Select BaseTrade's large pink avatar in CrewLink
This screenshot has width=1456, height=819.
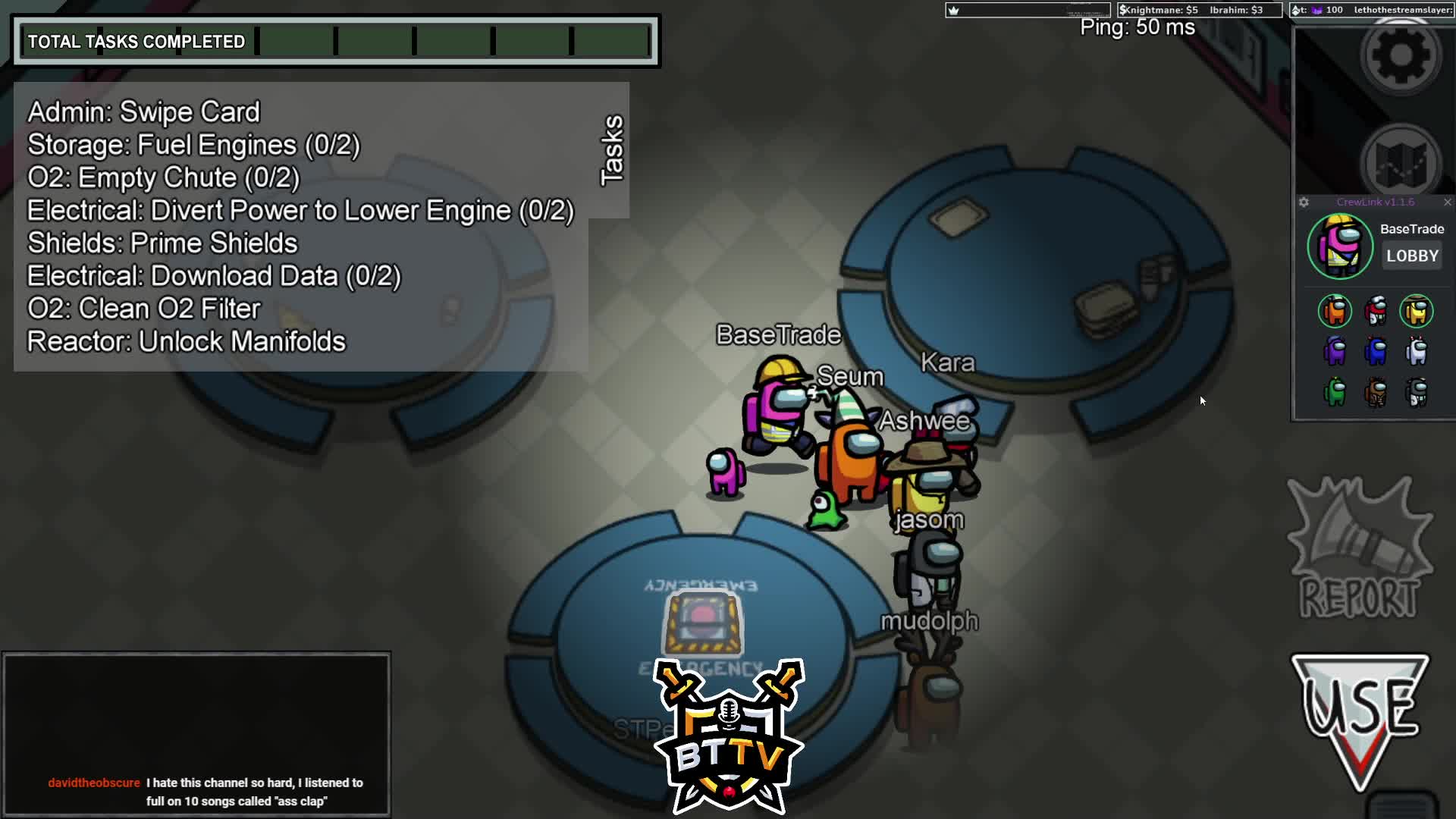coord(1340,246)
